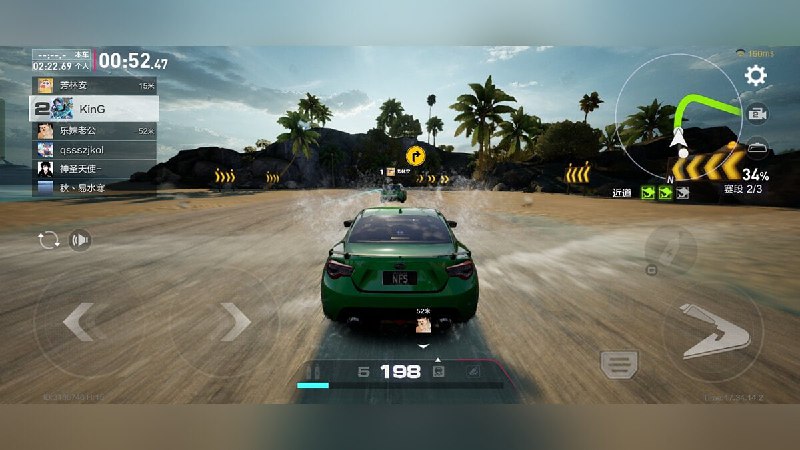Open the gear settings menu

(756, 75)
